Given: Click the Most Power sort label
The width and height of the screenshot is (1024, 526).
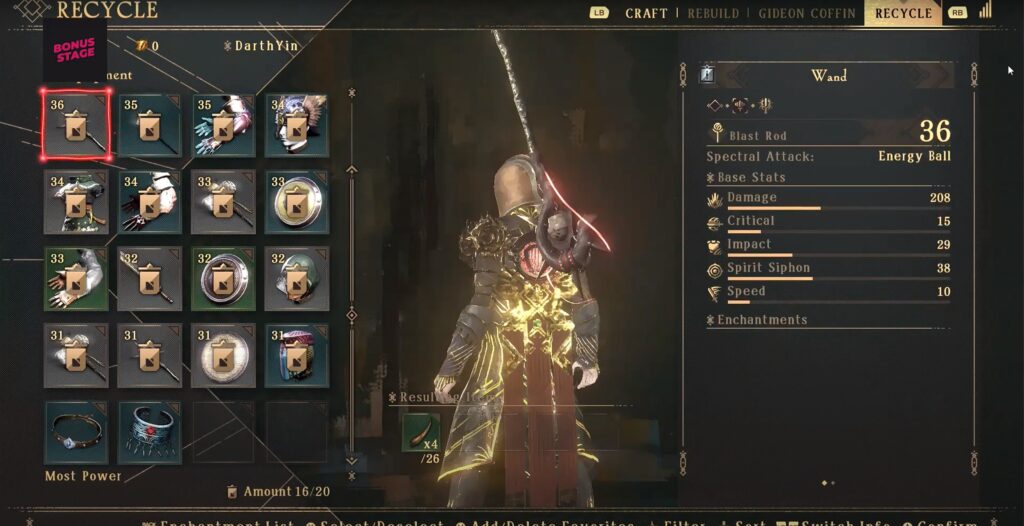Looking at the screenshot, I should click(x=83, y=476).
